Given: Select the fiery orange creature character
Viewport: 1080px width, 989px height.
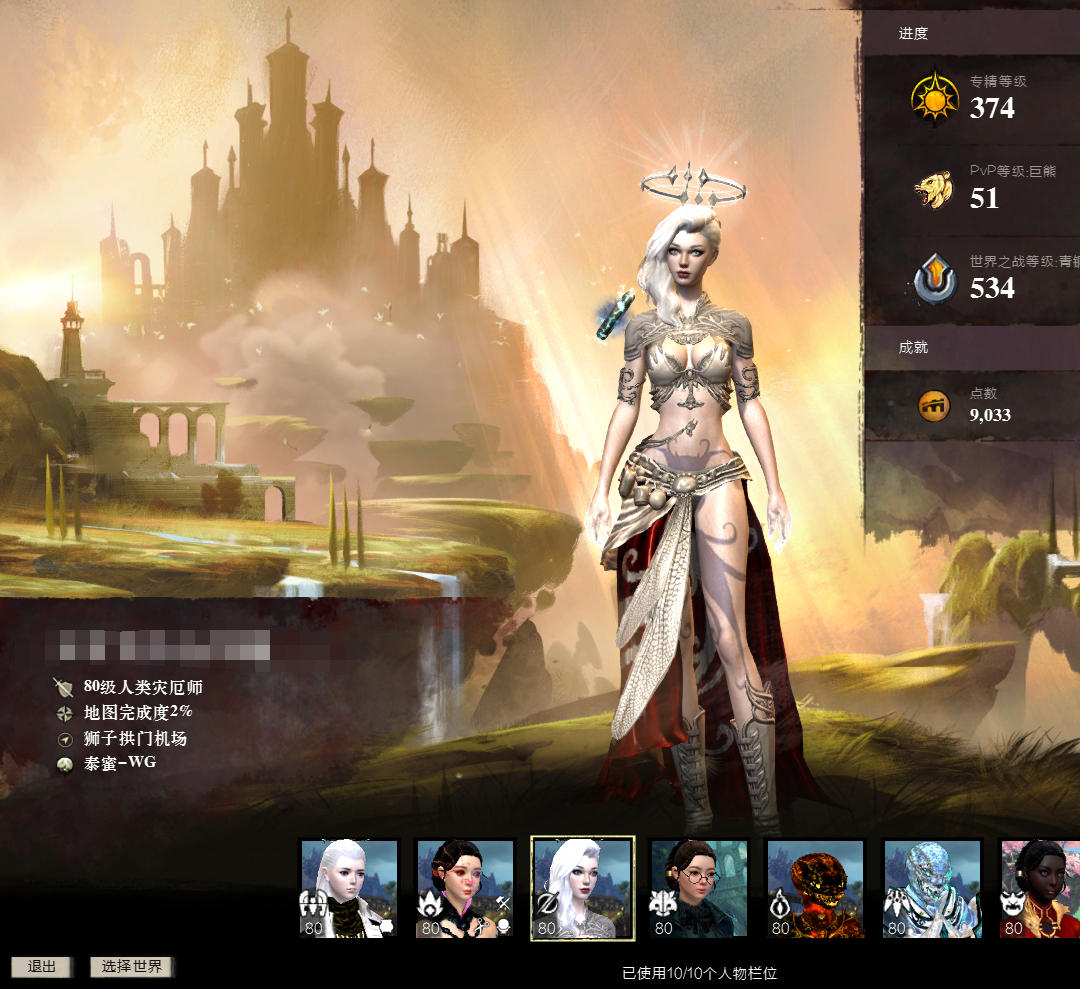Looking at the screenshot, I should click(x=814, y=888).
